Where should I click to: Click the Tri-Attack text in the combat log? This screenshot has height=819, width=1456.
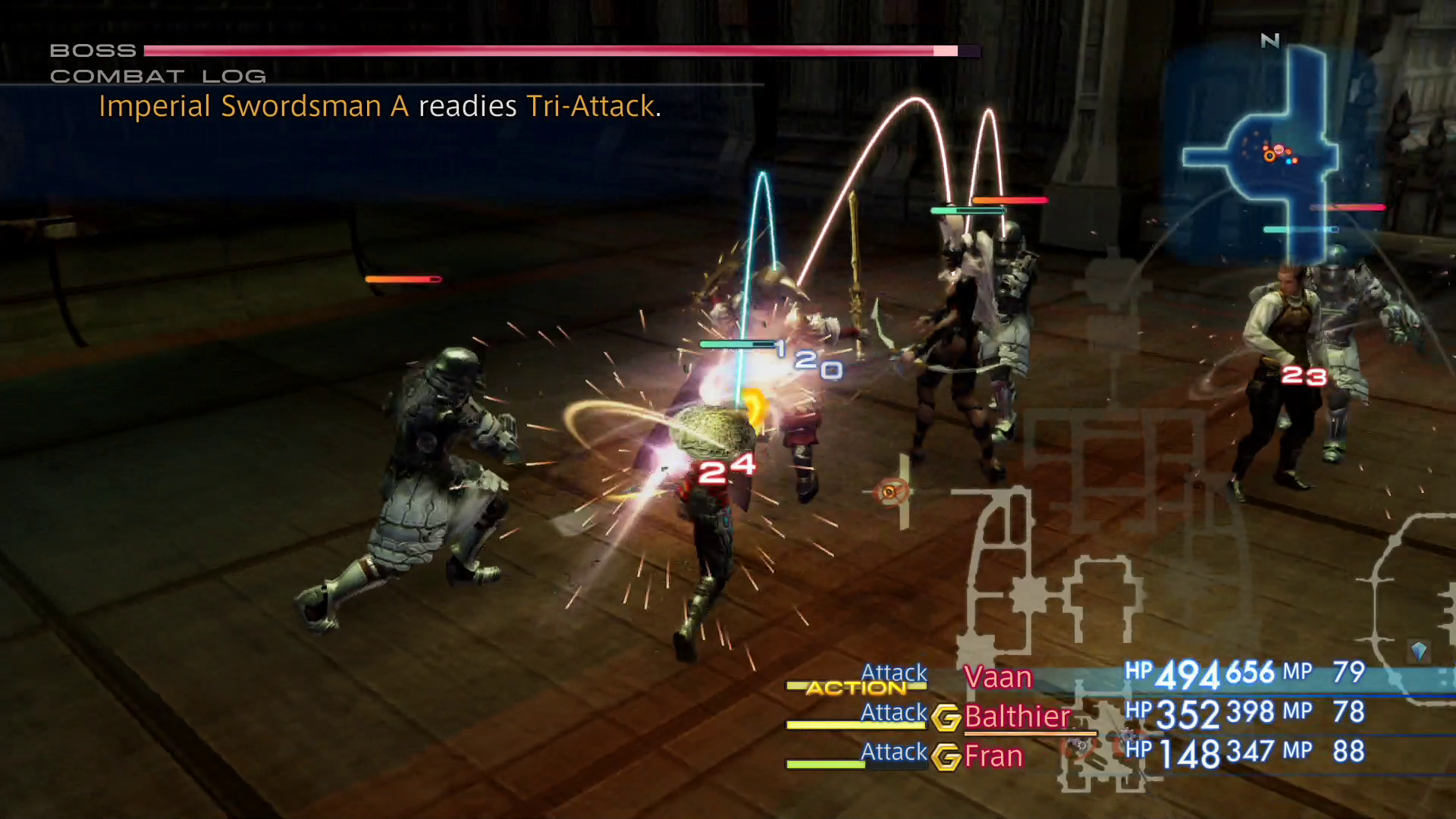point(591,106)
